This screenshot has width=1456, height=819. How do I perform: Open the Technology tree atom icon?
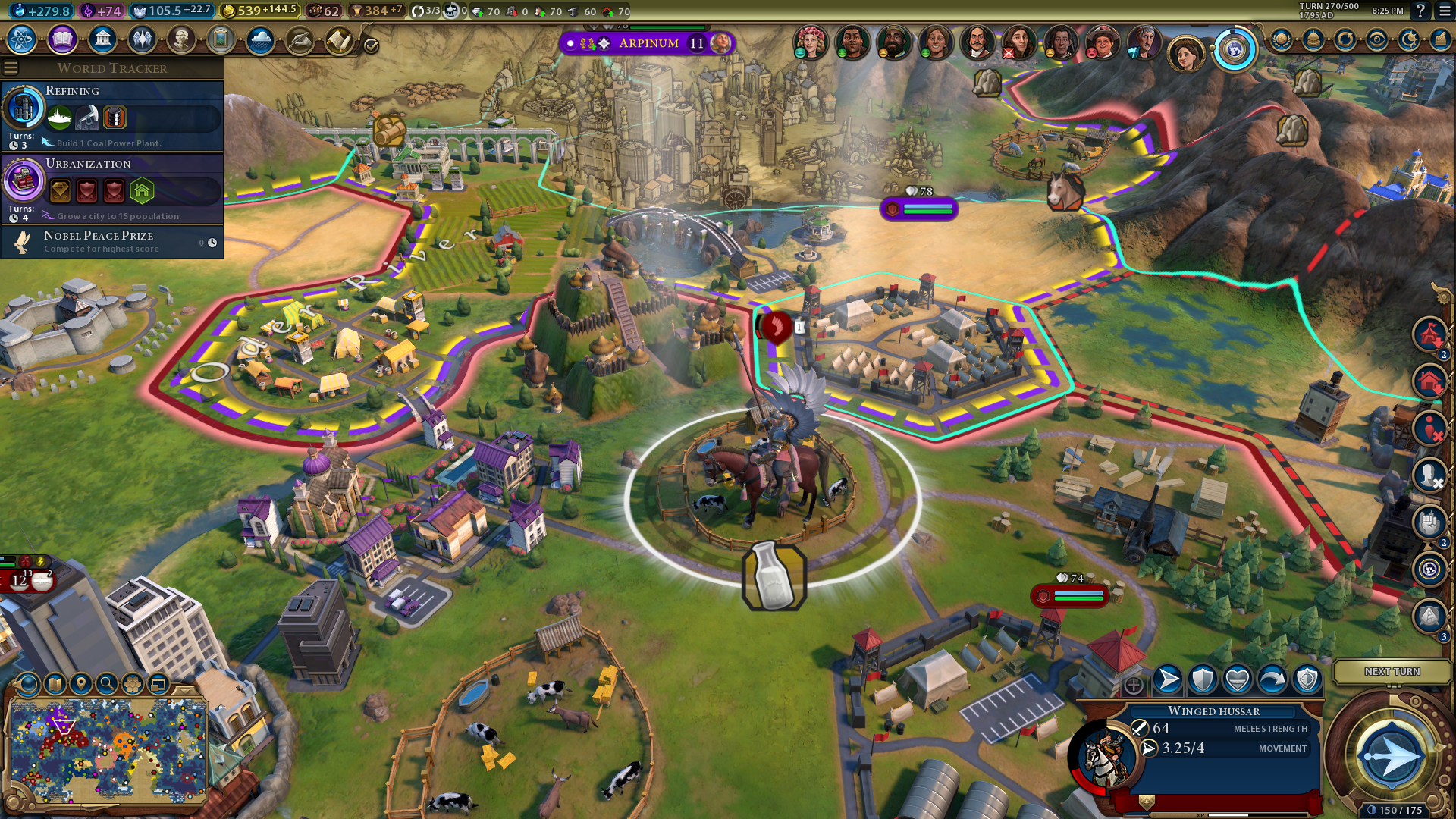[x=22, y=39]
